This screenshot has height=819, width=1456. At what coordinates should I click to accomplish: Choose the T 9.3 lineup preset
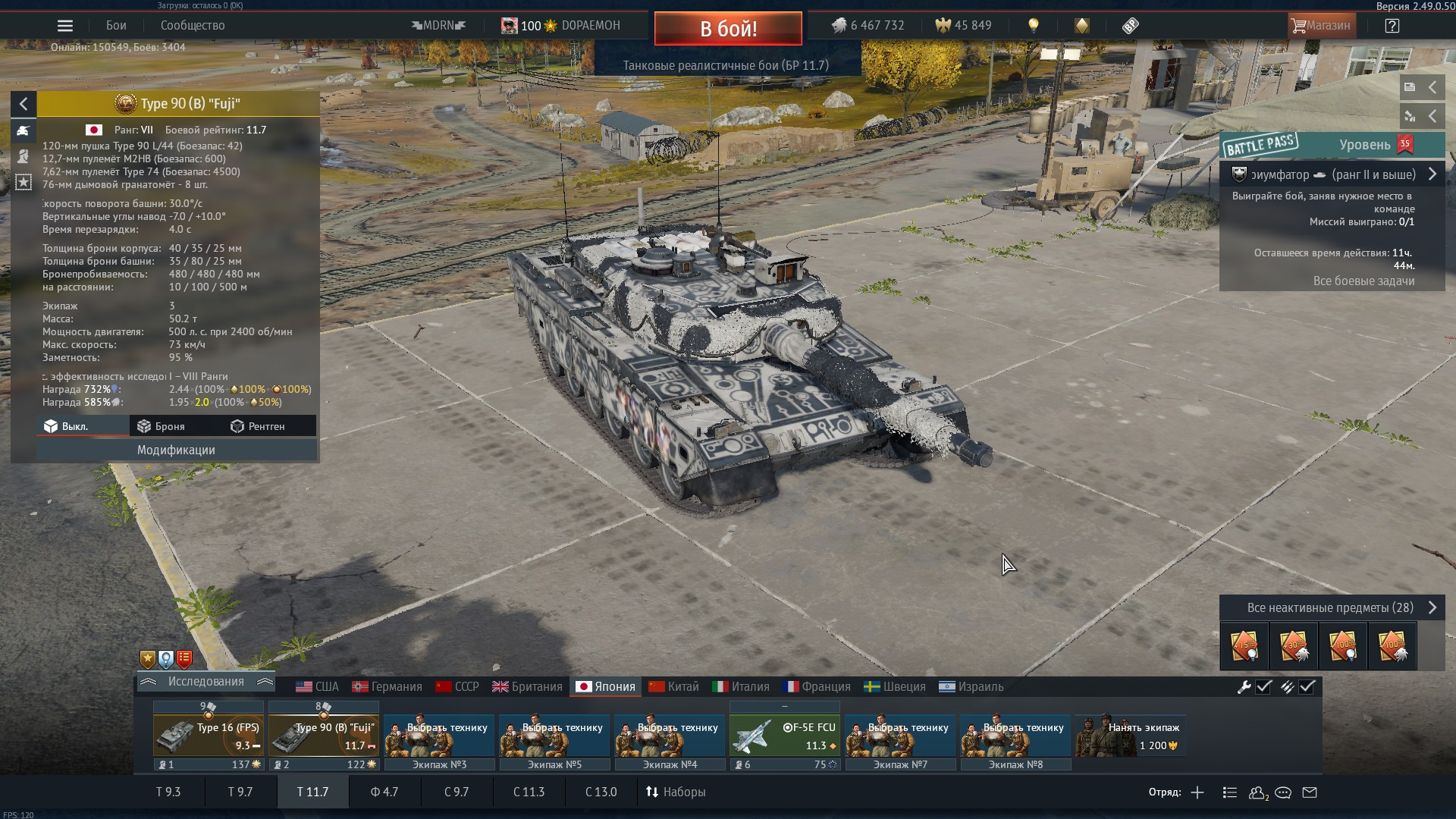(168, 792)
